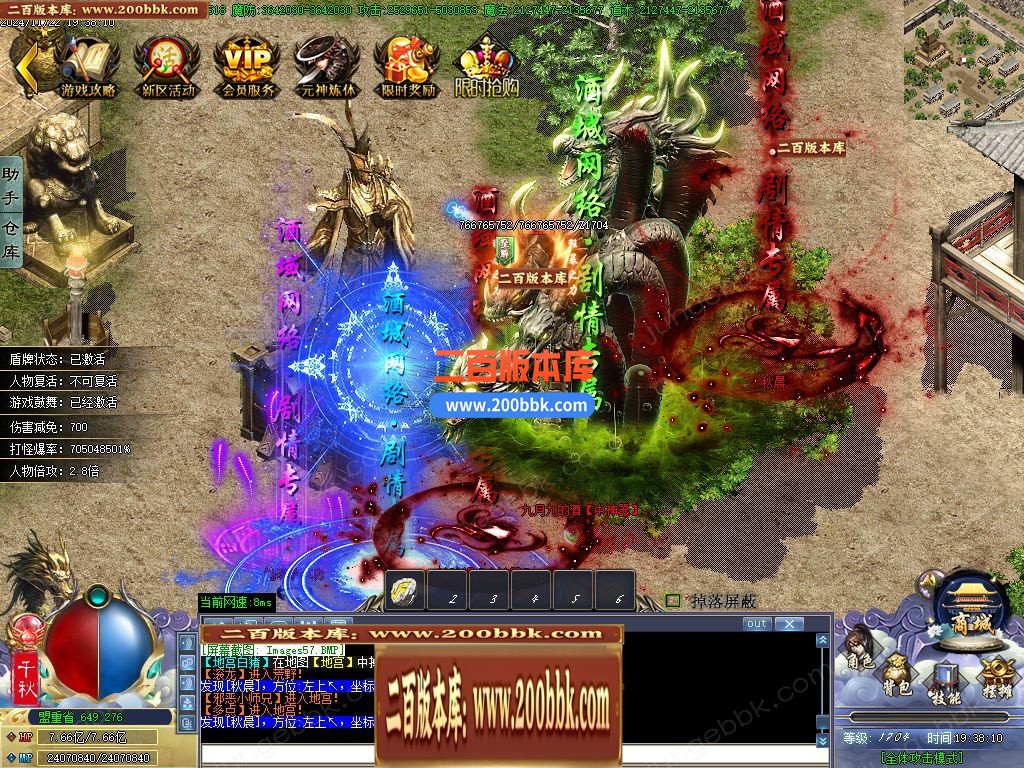Use the item in hotbar slot one

coord(406,591)
